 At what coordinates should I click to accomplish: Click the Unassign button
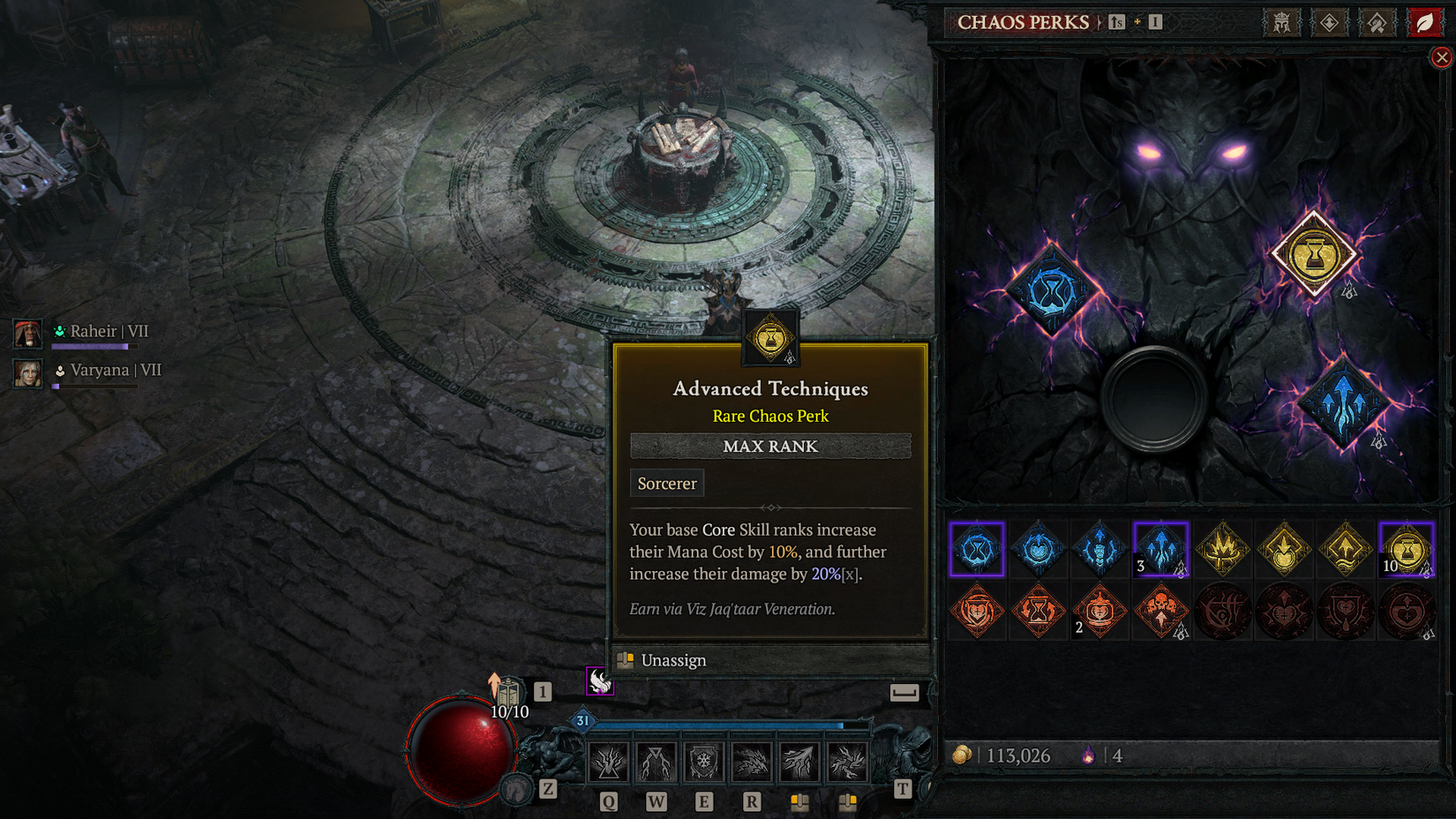pyautogui.click(x=673, y=660)
